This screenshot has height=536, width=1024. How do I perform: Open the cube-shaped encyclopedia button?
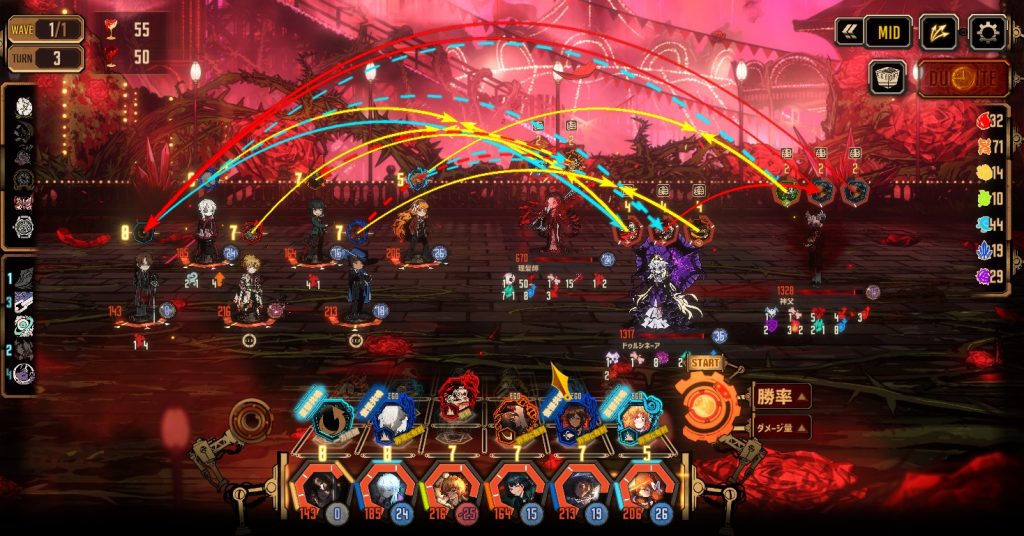tap(887, 77)
